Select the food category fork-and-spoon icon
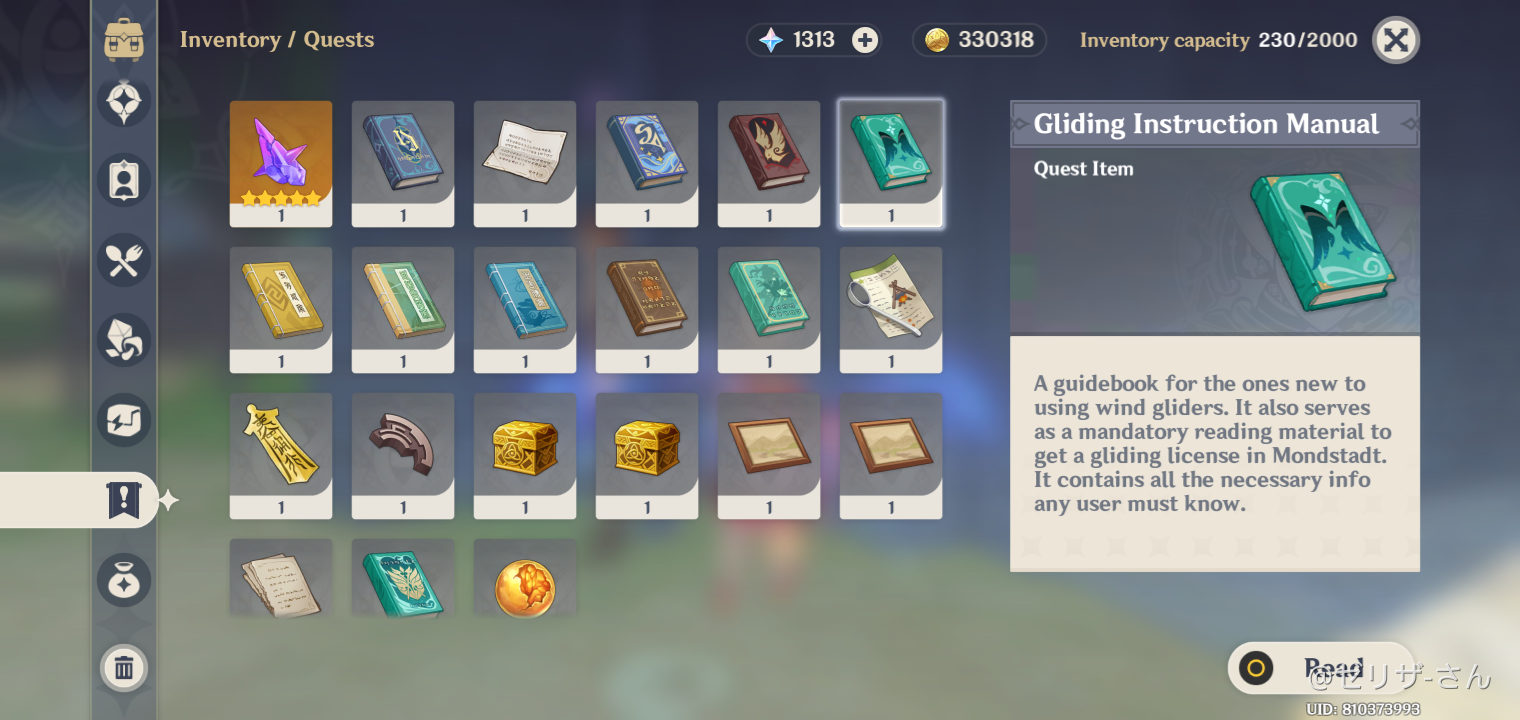Screen dimensions: 1520x720 coord(123,261)
